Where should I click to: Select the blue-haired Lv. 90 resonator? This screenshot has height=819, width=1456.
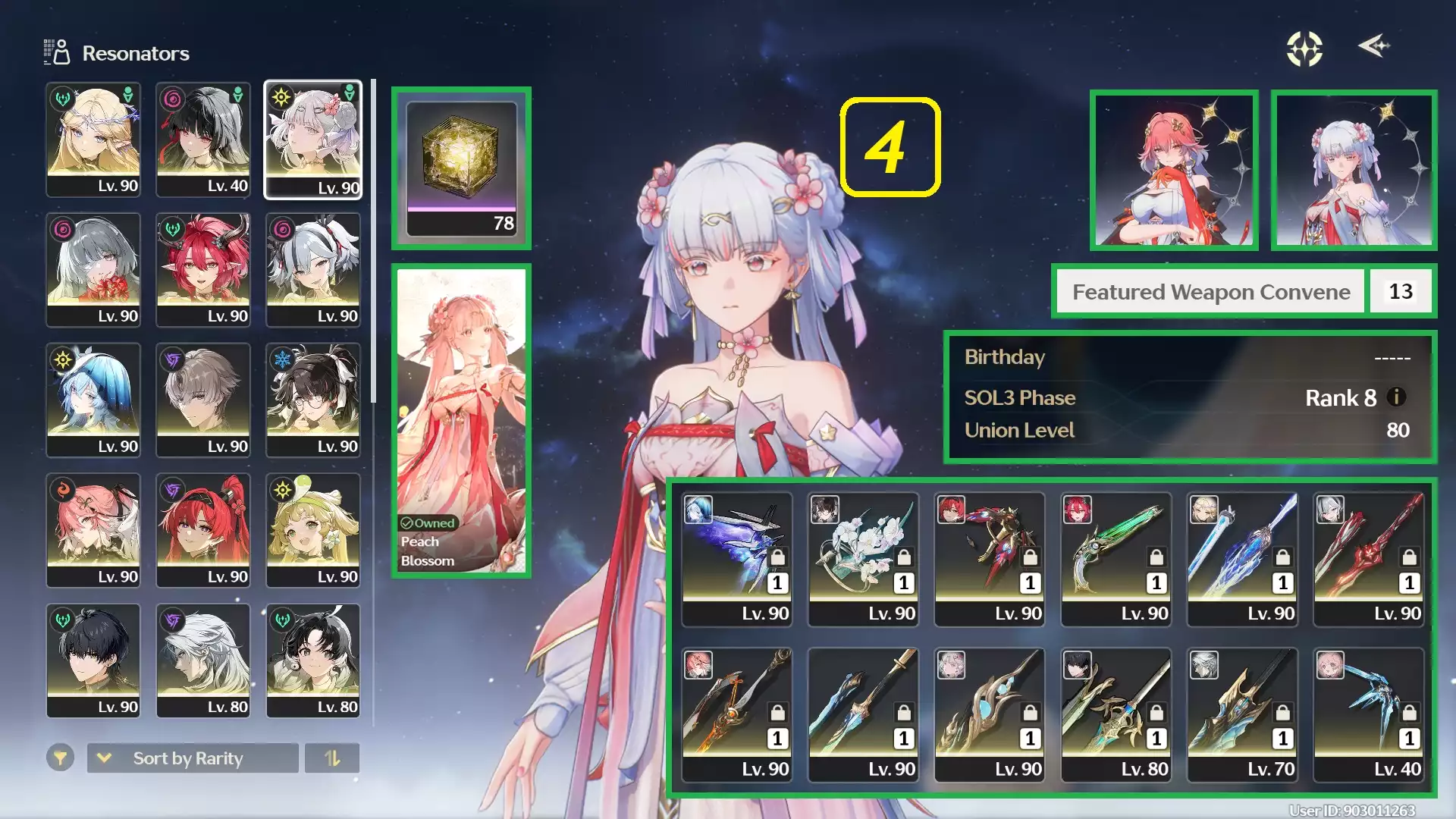coord(93,401)
